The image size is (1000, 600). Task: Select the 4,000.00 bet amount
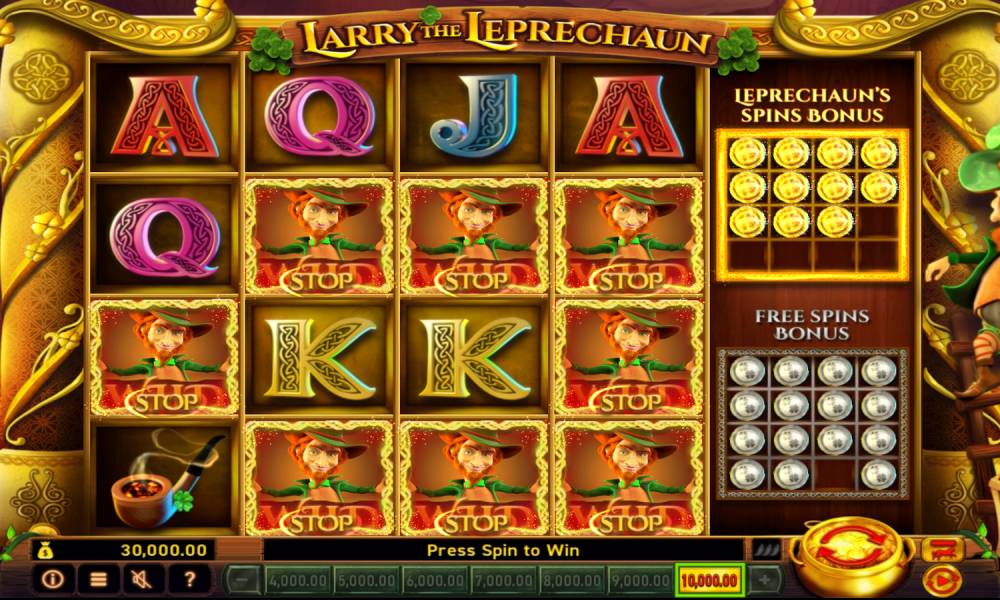pos(296,579)
